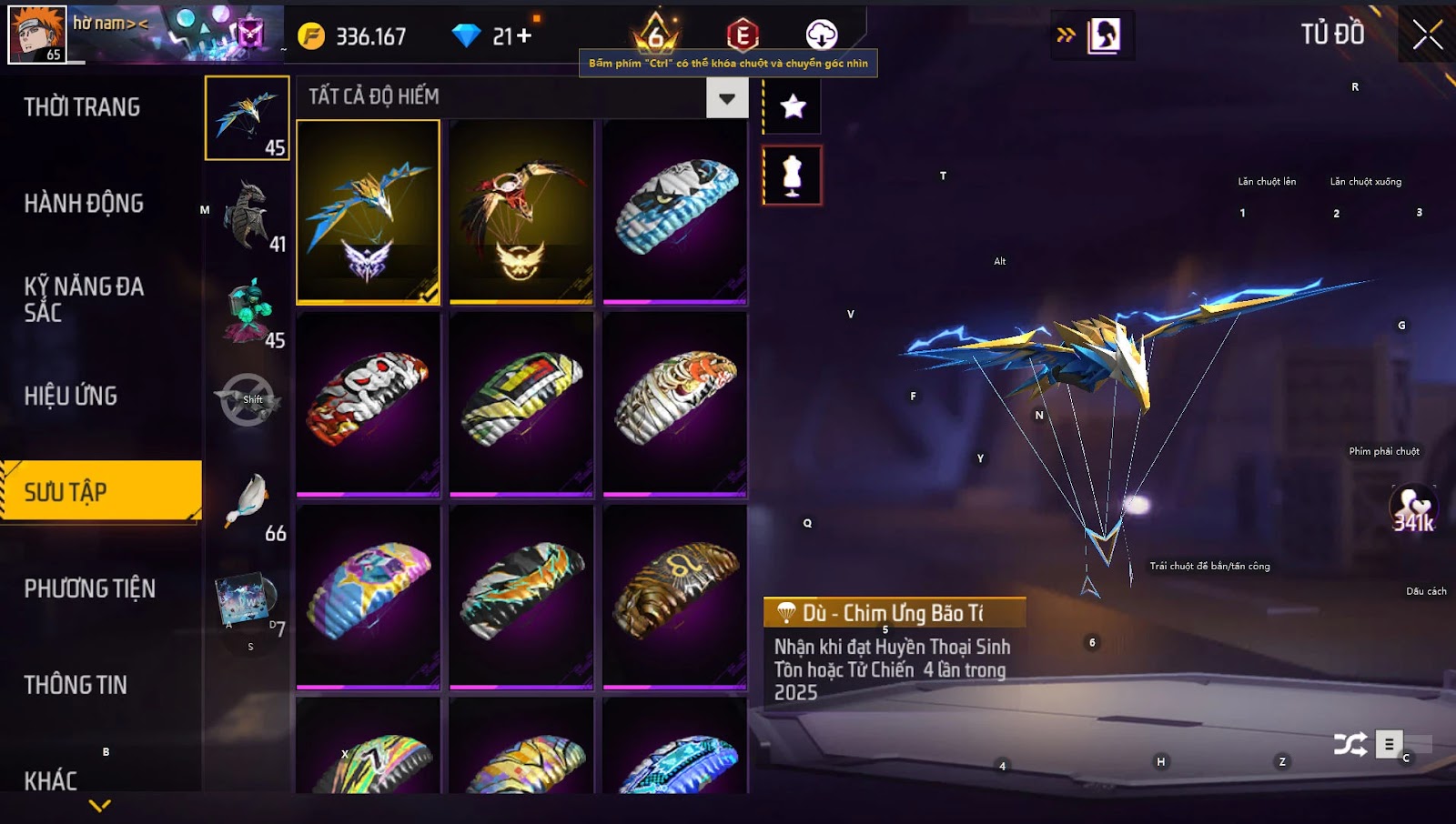Select the Kỹ Năng Đa Sắc menu

(x=84, y=299)
